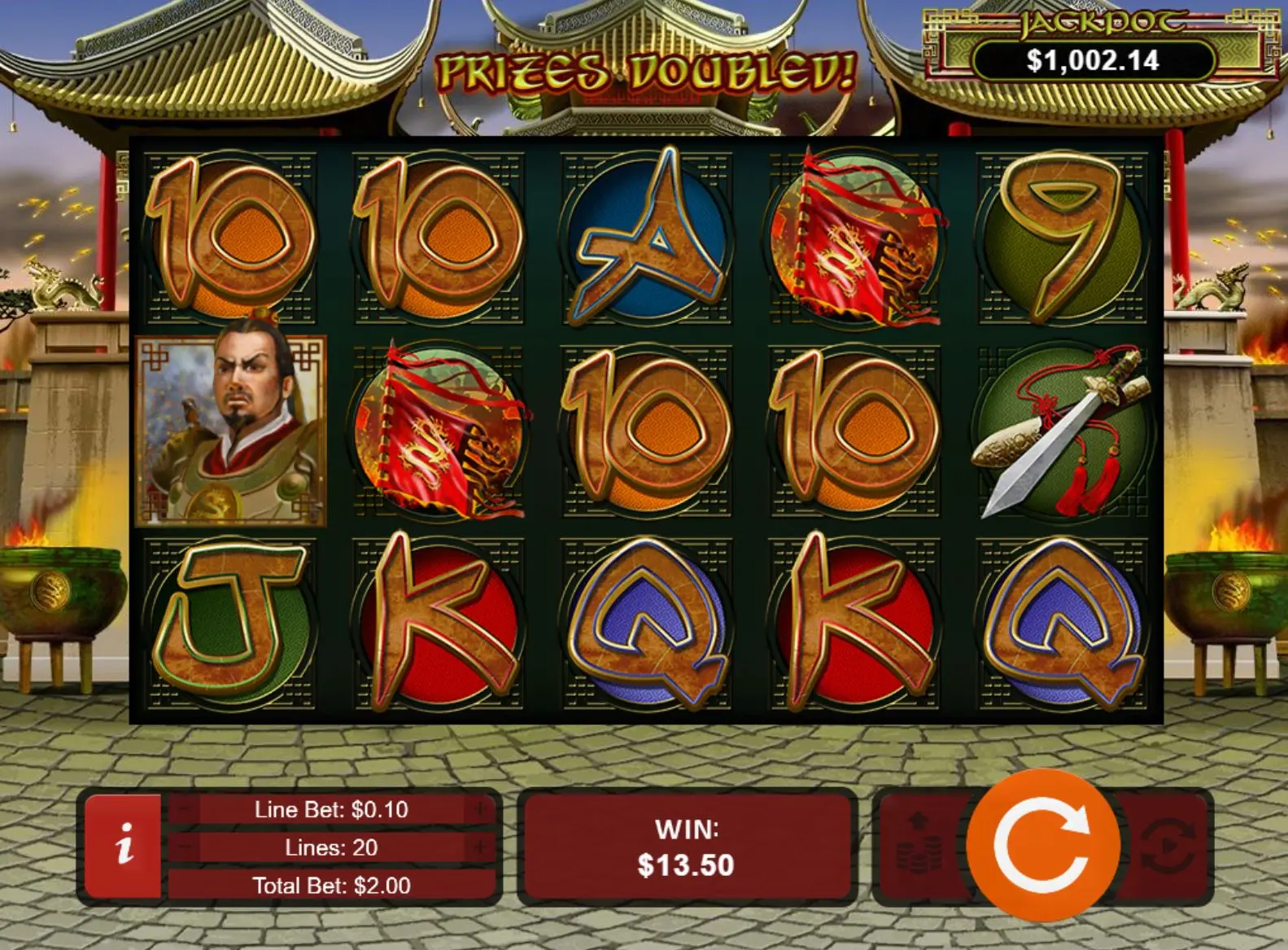Increase the Line Bet amount

480,809
